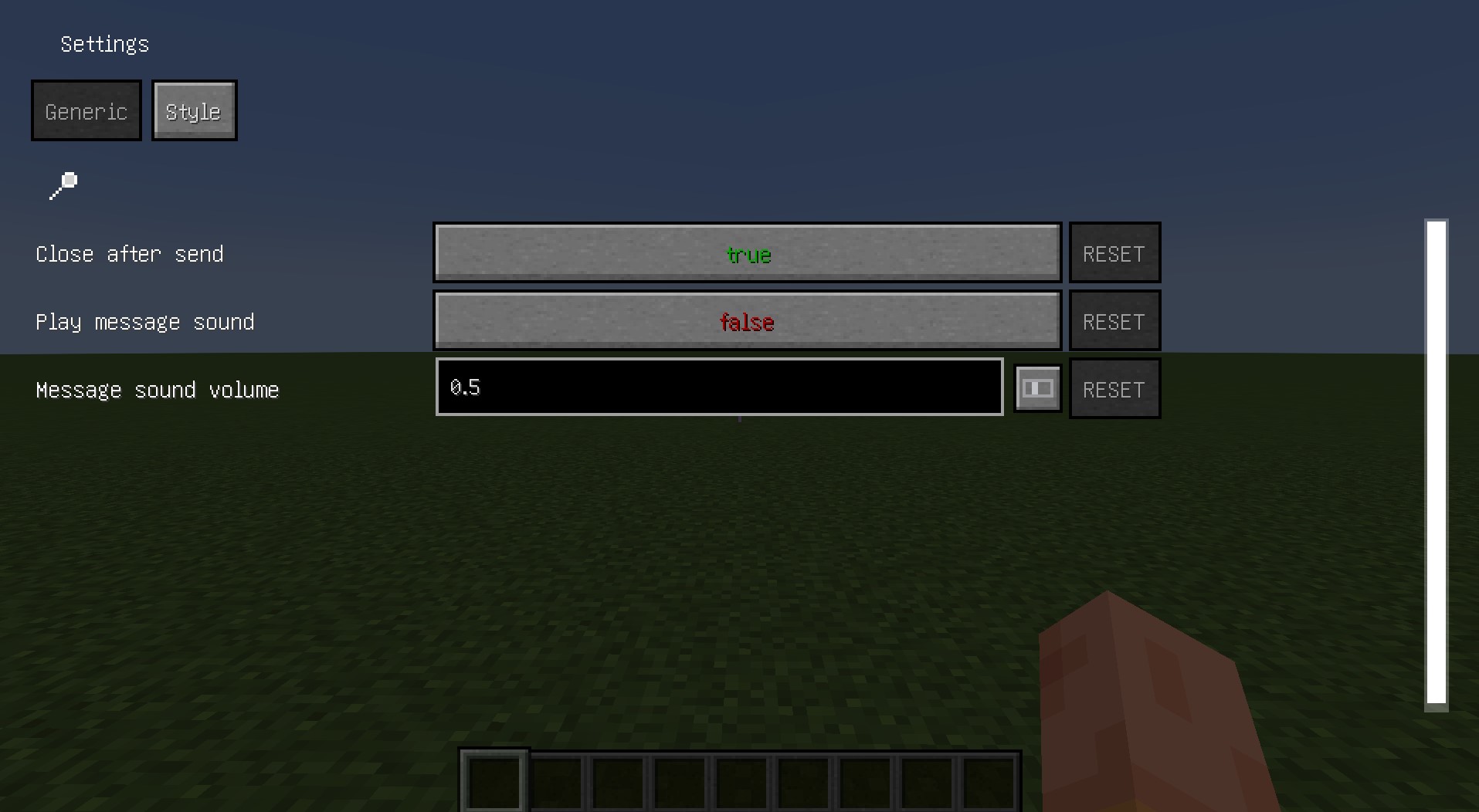
Task: Disable the Close after send option
Action: coord(746,253)
